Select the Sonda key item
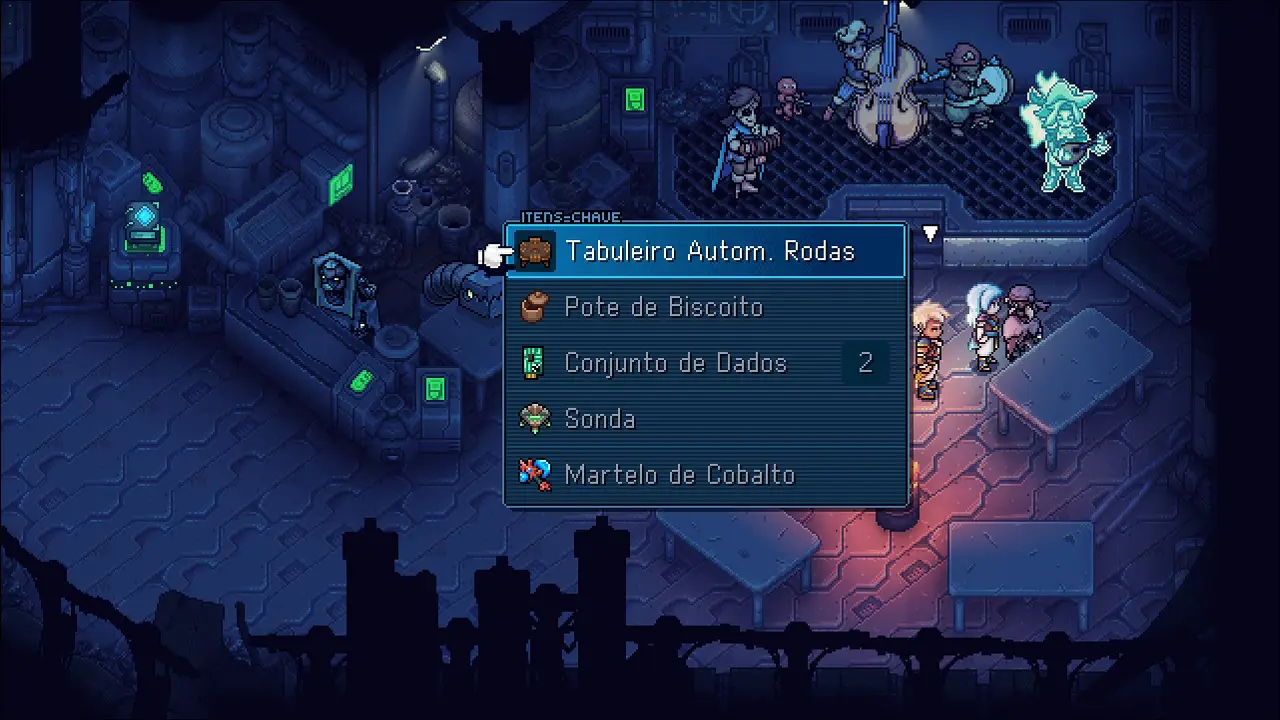1280x720 pixels. (600, 419)
